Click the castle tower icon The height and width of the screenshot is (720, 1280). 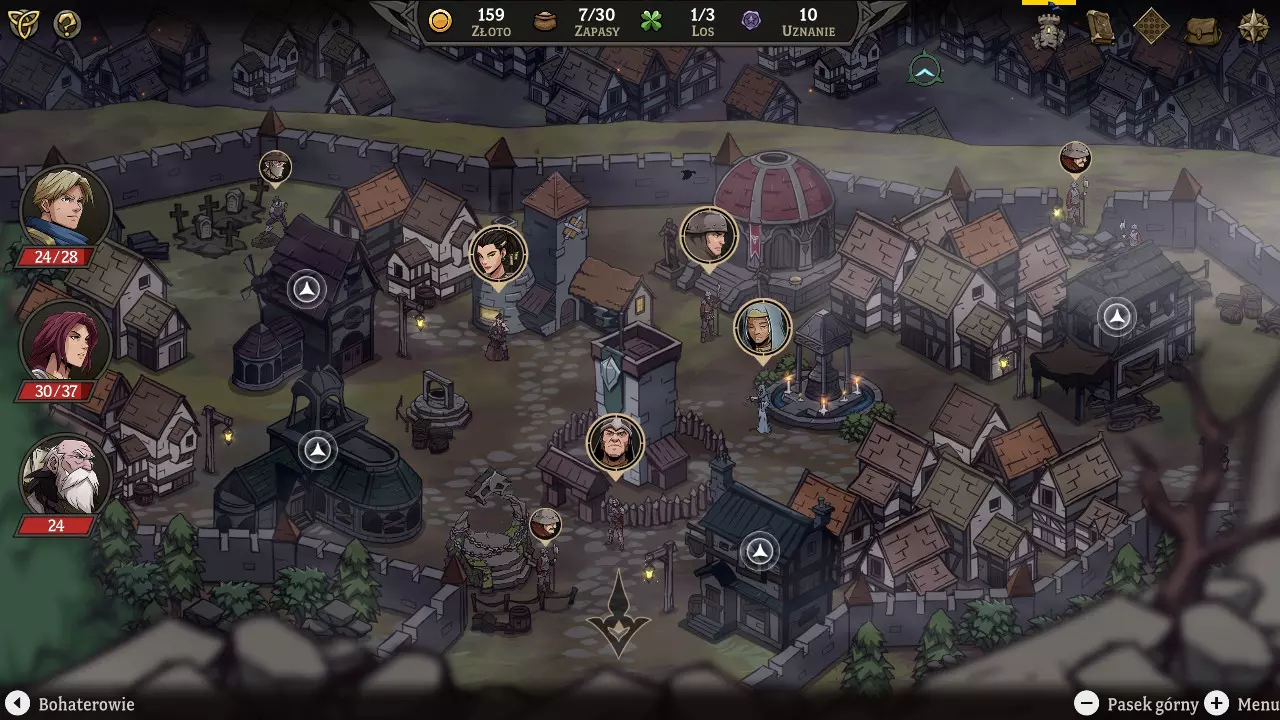(1049, 30)
